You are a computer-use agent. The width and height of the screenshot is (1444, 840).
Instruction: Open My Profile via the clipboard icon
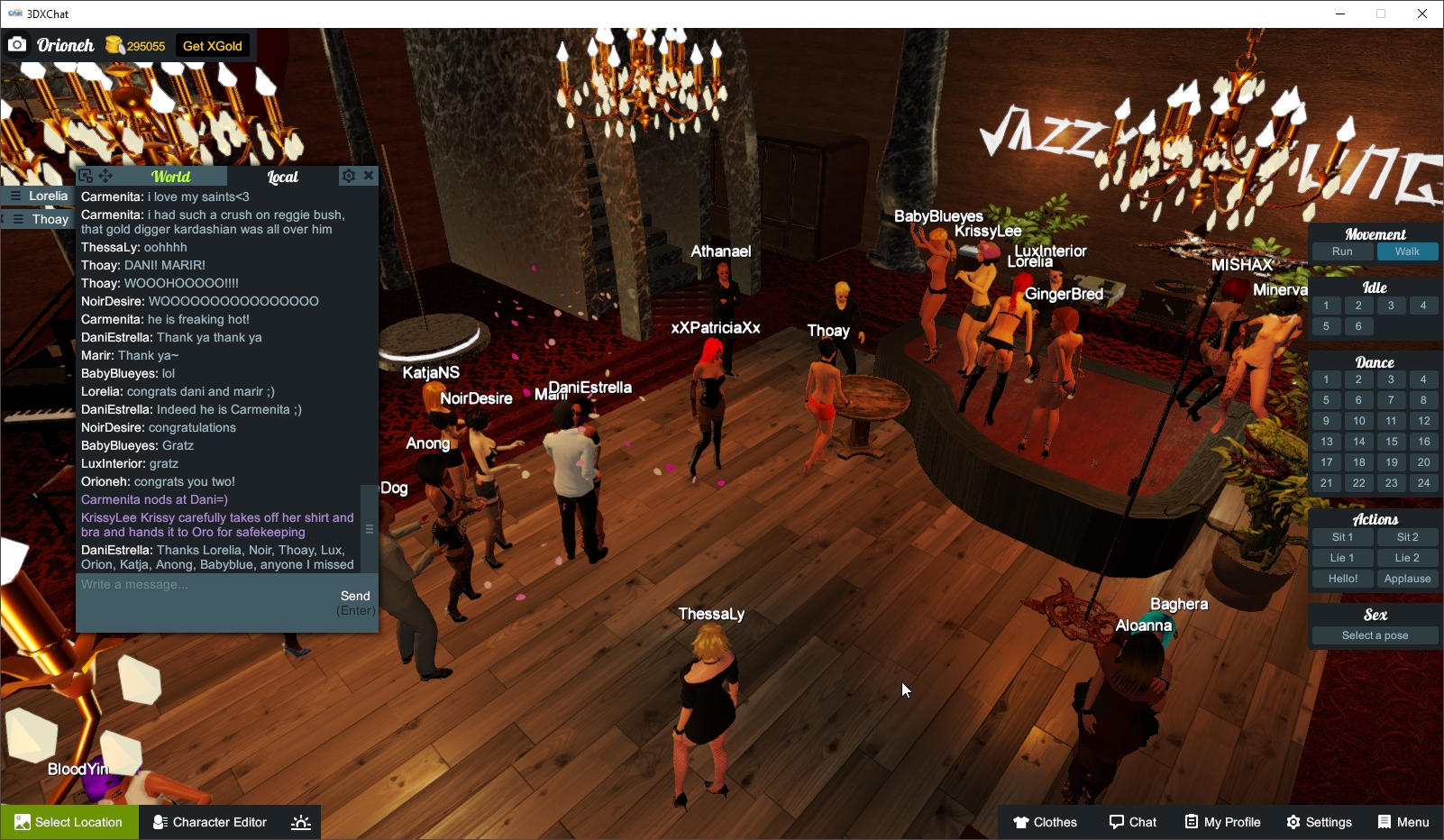[1193, 821]
